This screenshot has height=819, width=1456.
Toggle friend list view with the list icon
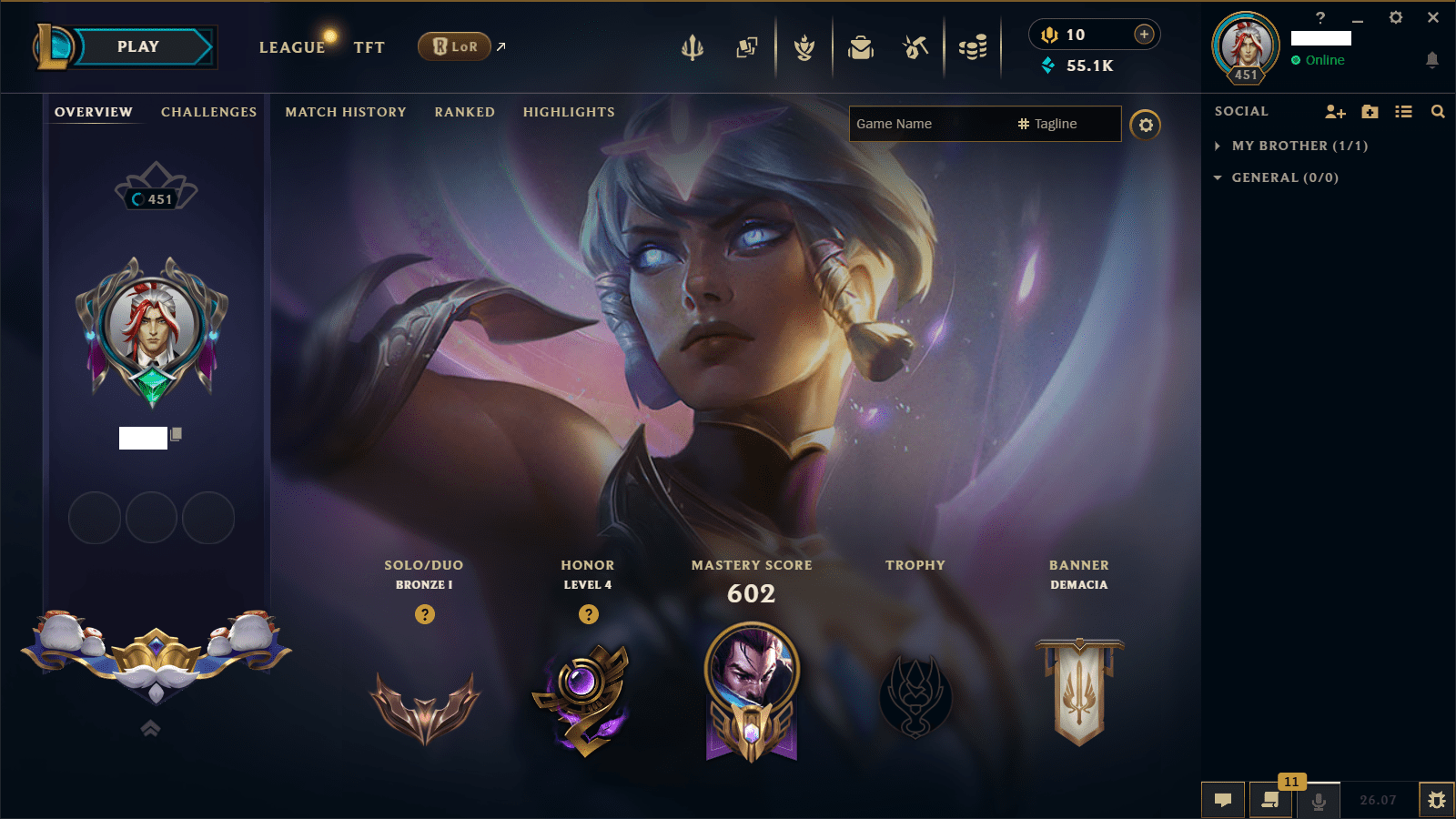[x=1403, y=111]
